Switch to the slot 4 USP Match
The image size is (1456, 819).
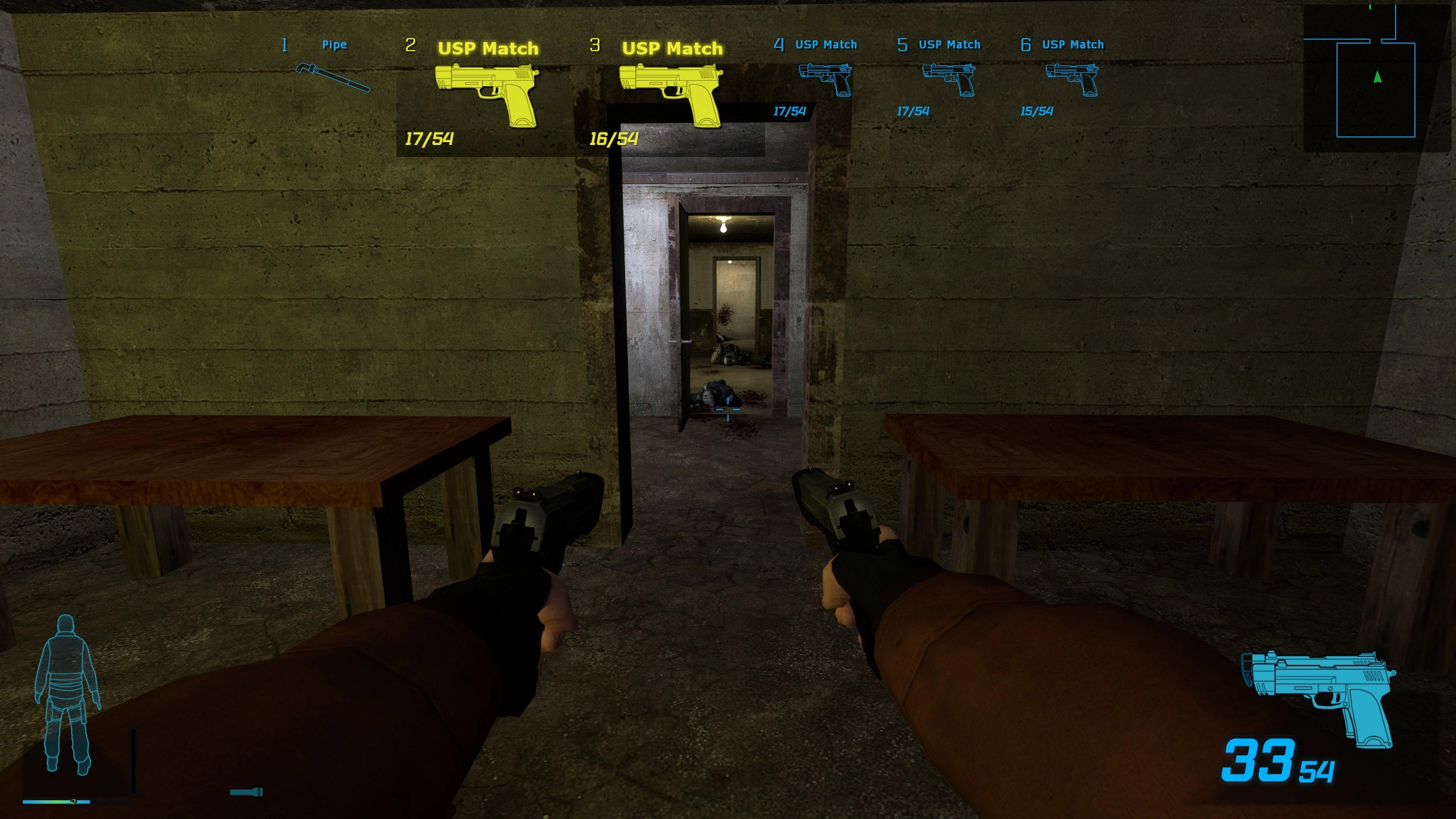pos(825,79)
